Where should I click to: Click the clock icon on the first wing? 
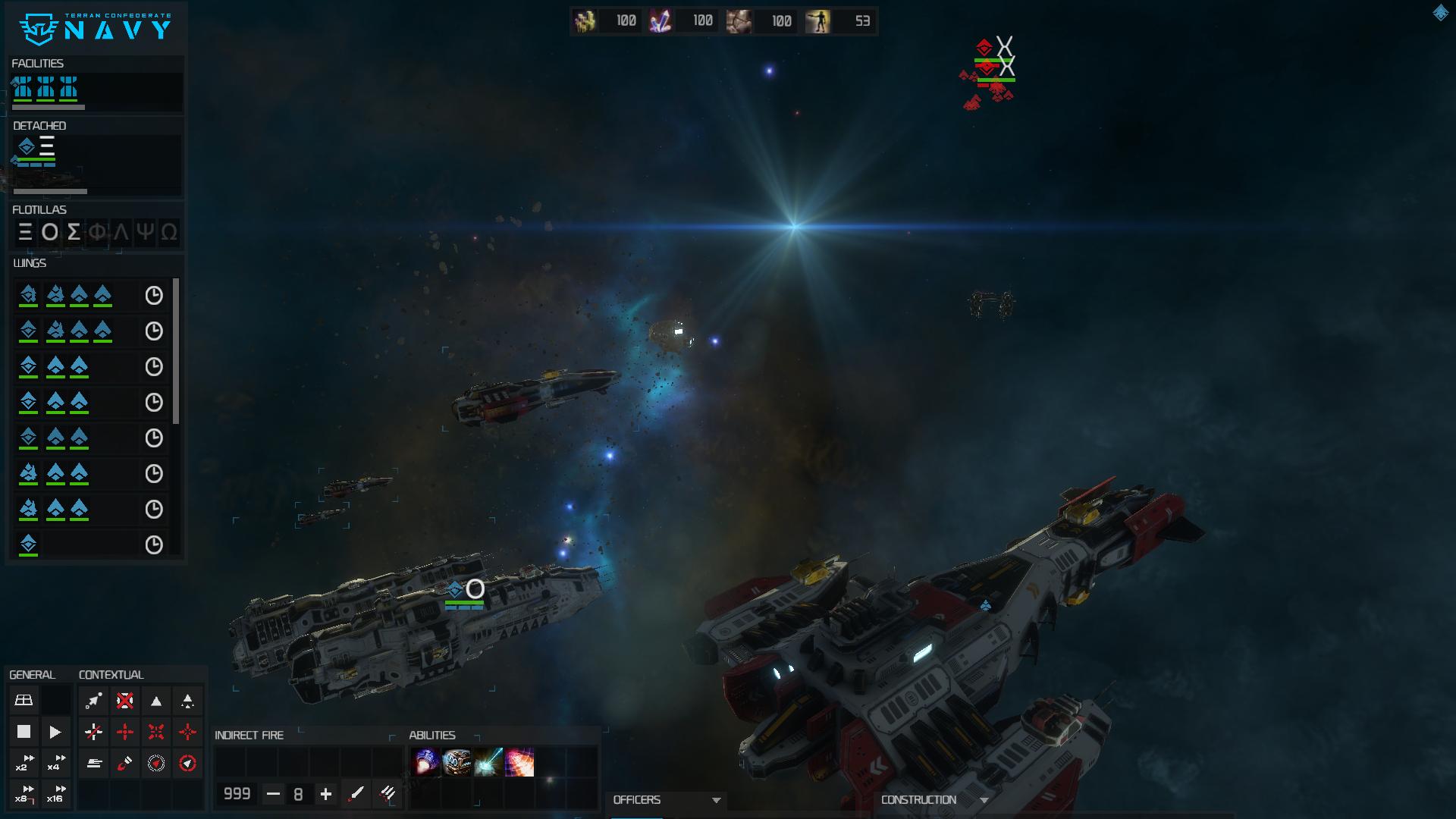tap(154, 296)
